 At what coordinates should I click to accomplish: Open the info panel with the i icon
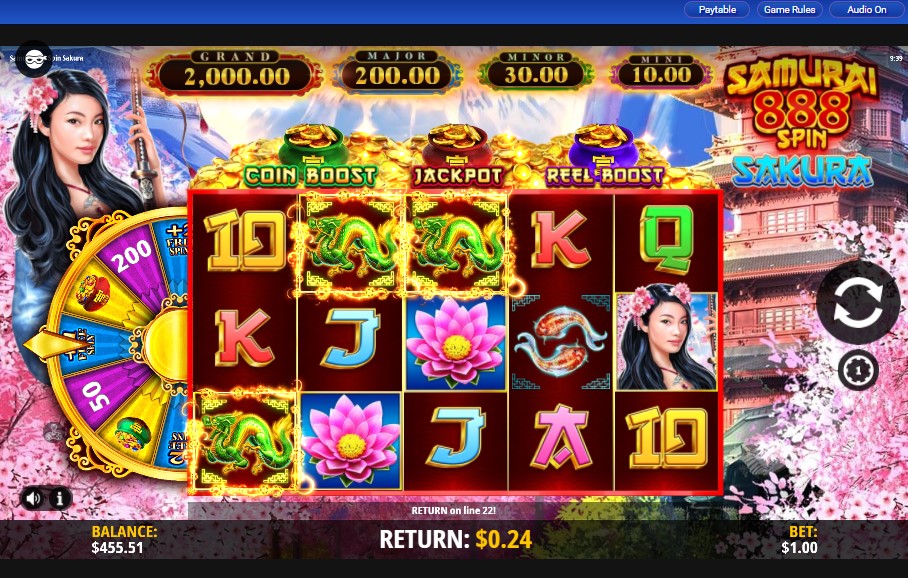pos(59,497)
